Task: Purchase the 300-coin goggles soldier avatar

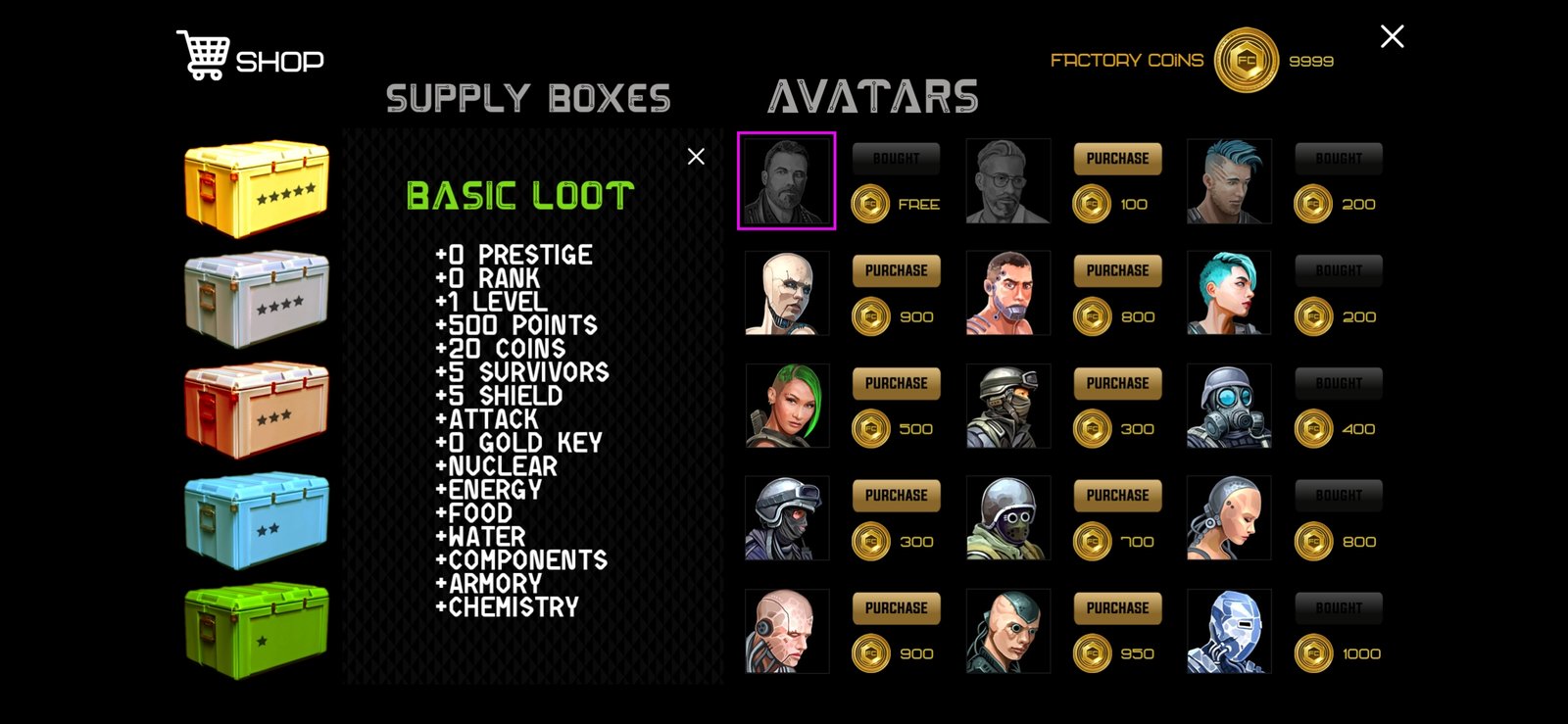Action: 1117,384
